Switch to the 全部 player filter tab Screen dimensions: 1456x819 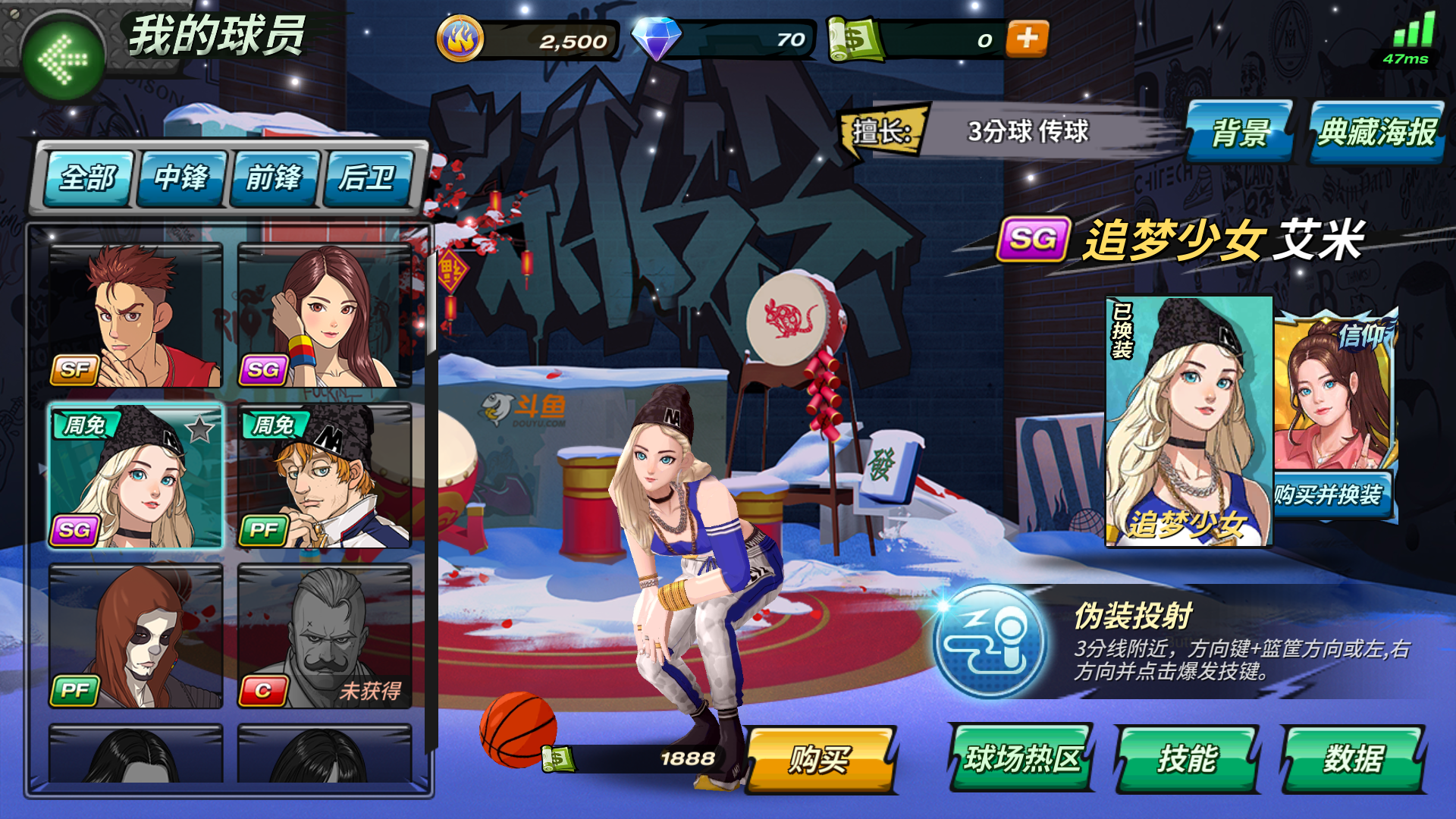[x=88, y=178]
